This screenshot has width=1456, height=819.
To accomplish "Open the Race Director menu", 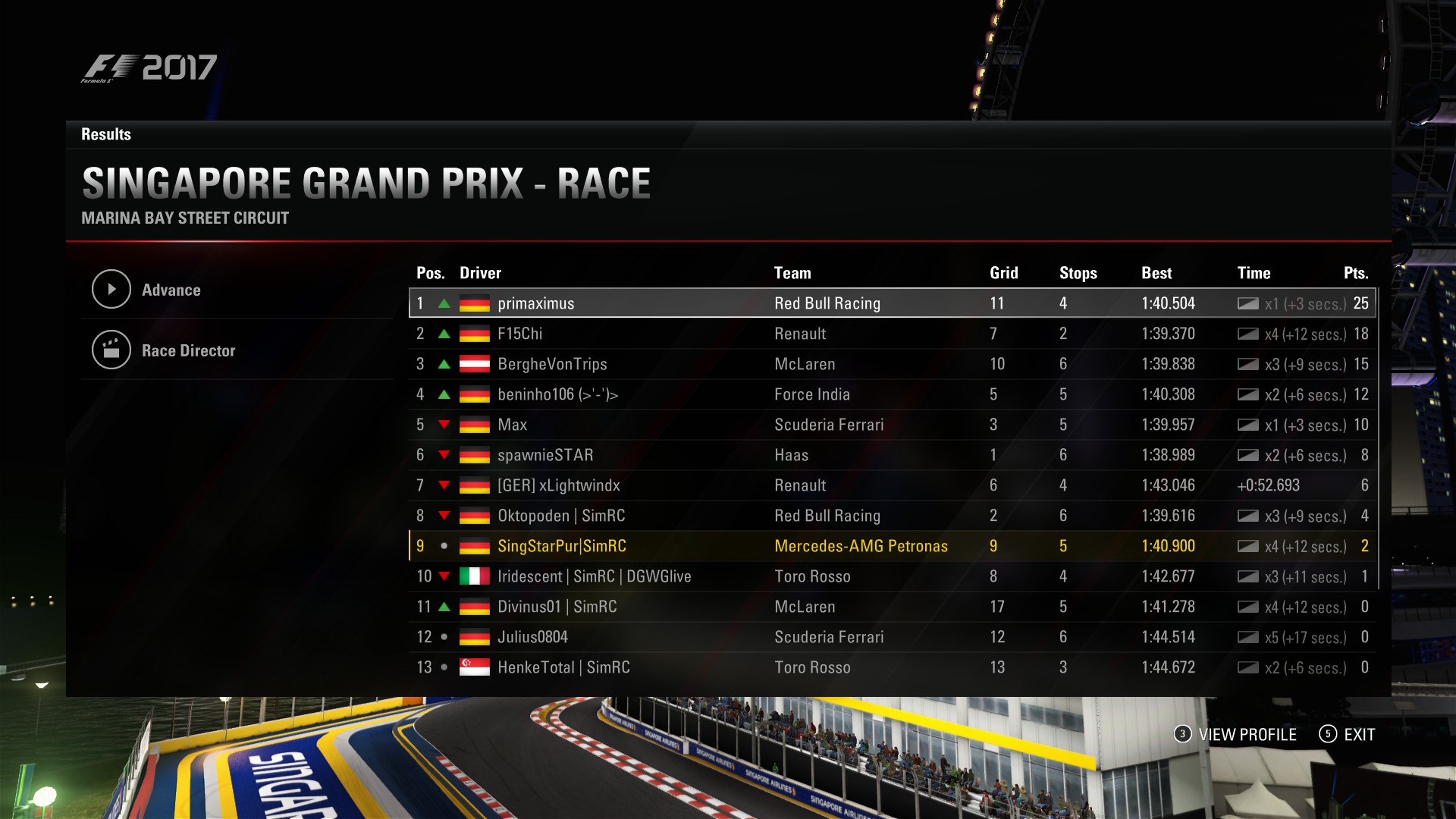I will pos(187,350).
